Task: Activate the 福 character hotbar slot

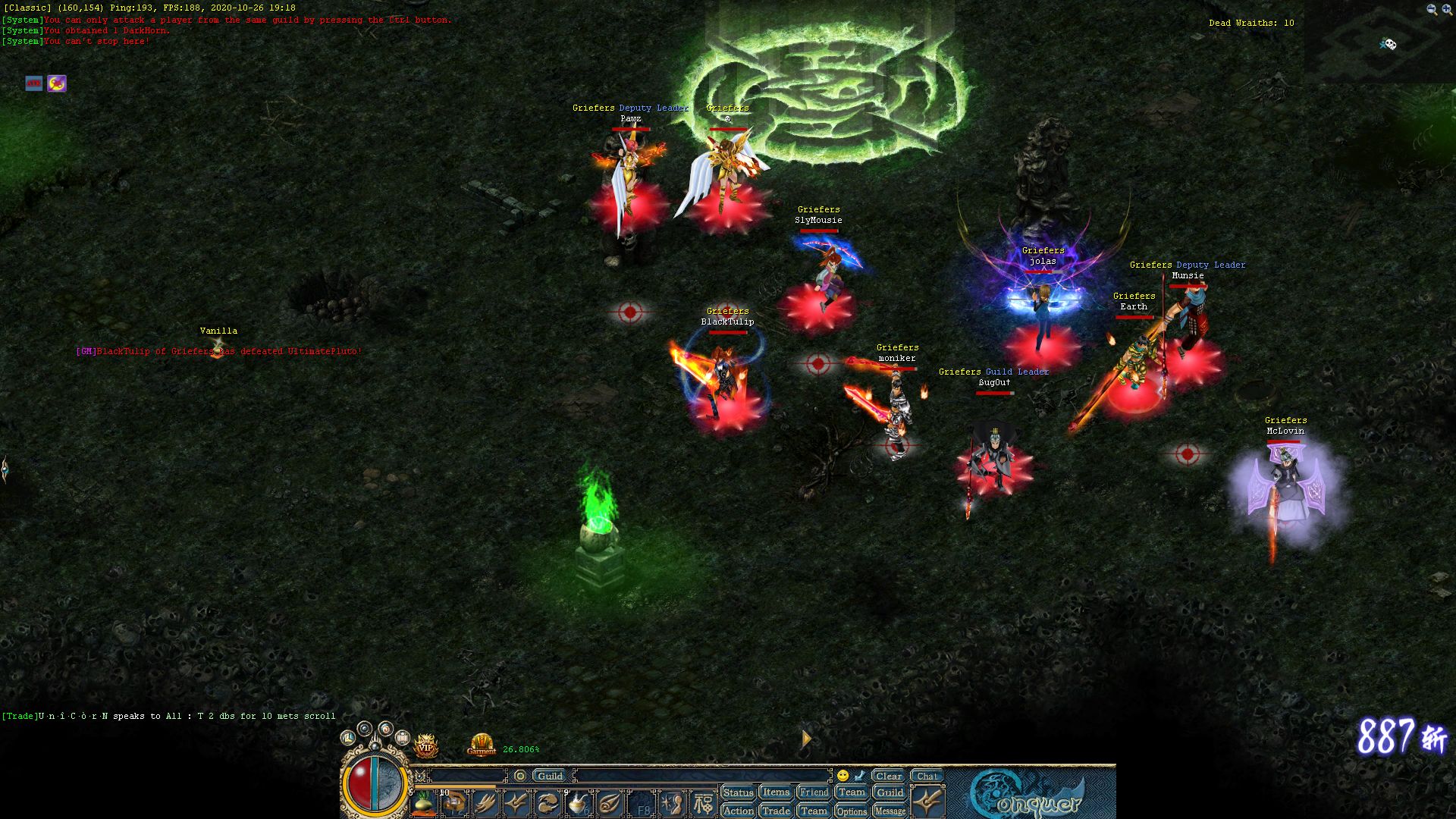Action: click(703, 804)
